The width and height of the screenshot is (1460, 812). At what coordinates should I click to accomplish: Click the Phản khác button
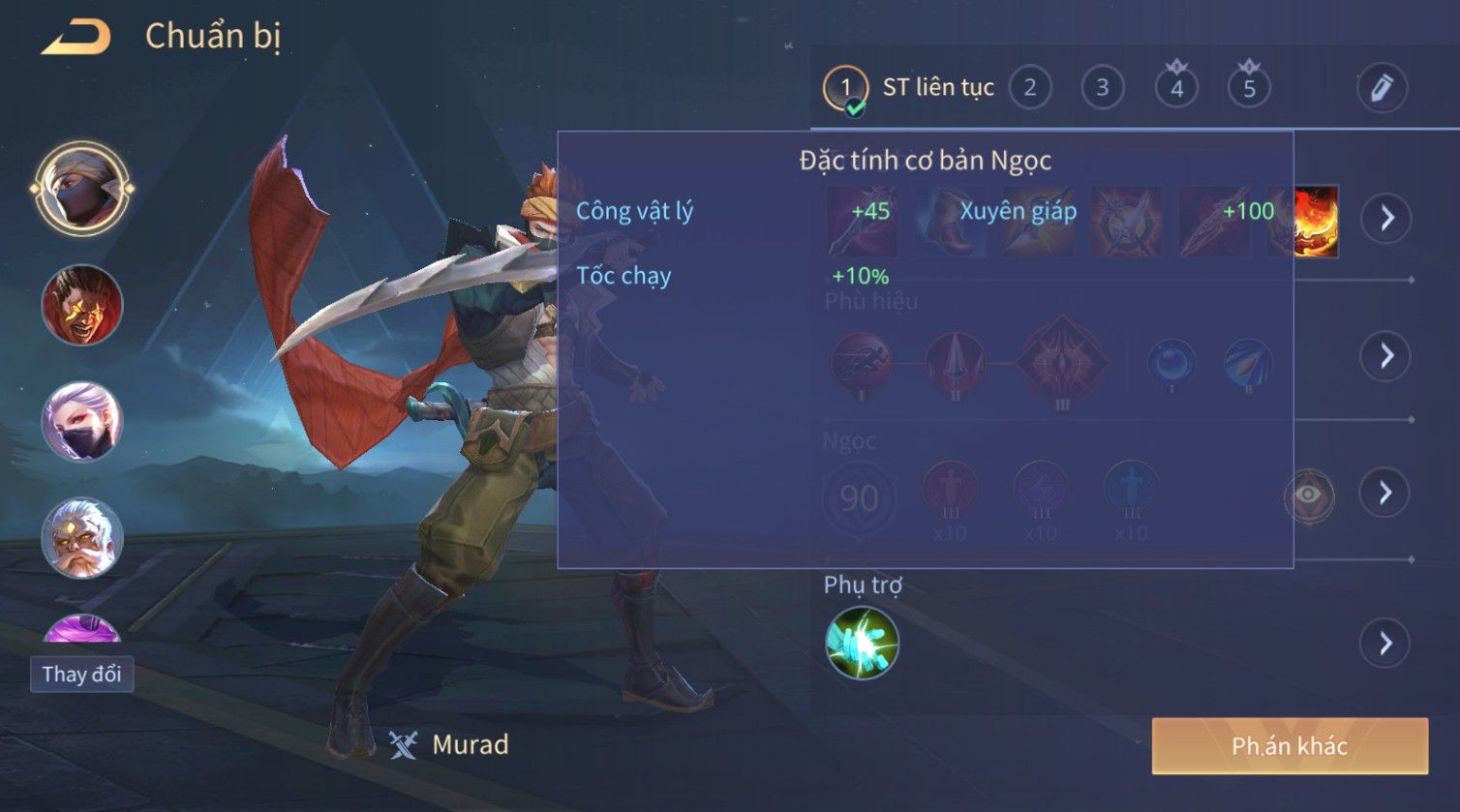click(1290, 745)
